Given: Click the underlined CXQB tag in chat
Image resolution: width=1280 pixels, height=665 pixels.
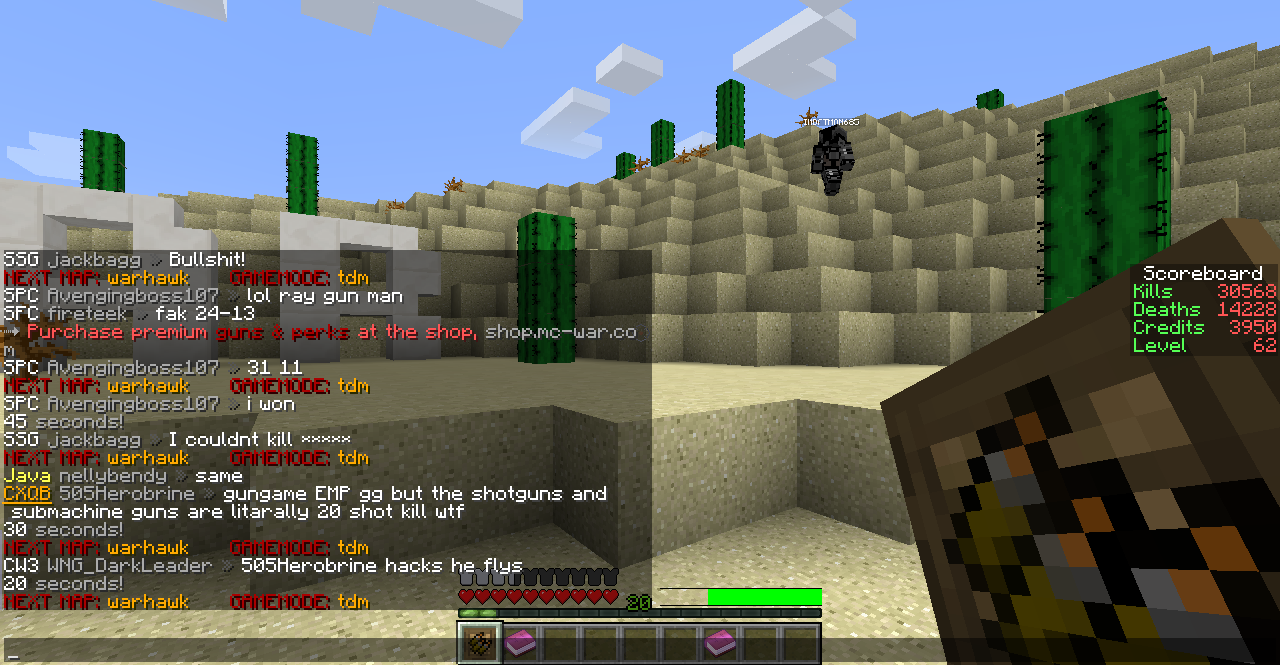Looking at the screenshot, I should click(27, 494).
